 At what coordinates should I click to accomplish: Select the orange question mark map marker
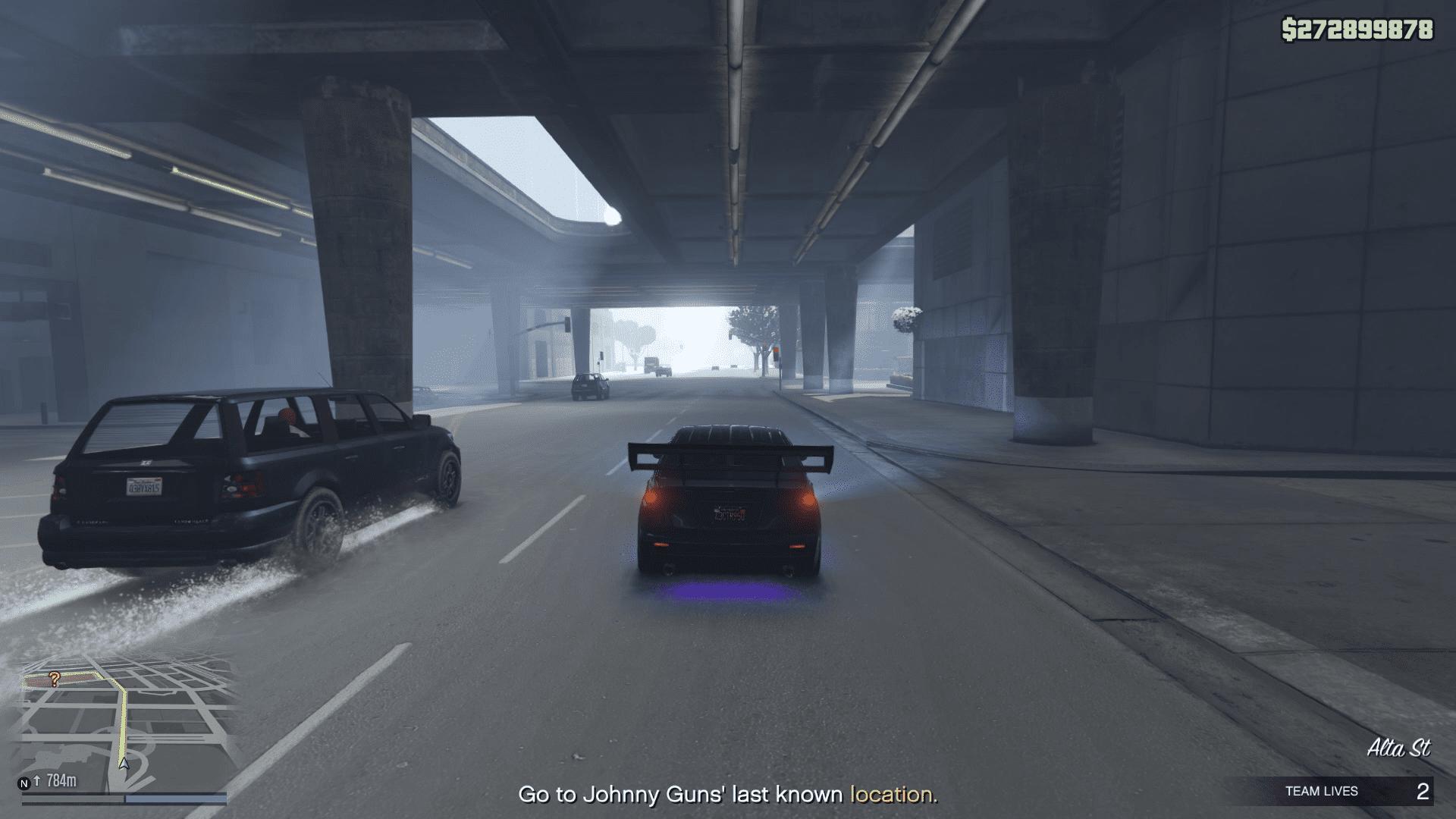pyautogui.click(x=55, y=679)
